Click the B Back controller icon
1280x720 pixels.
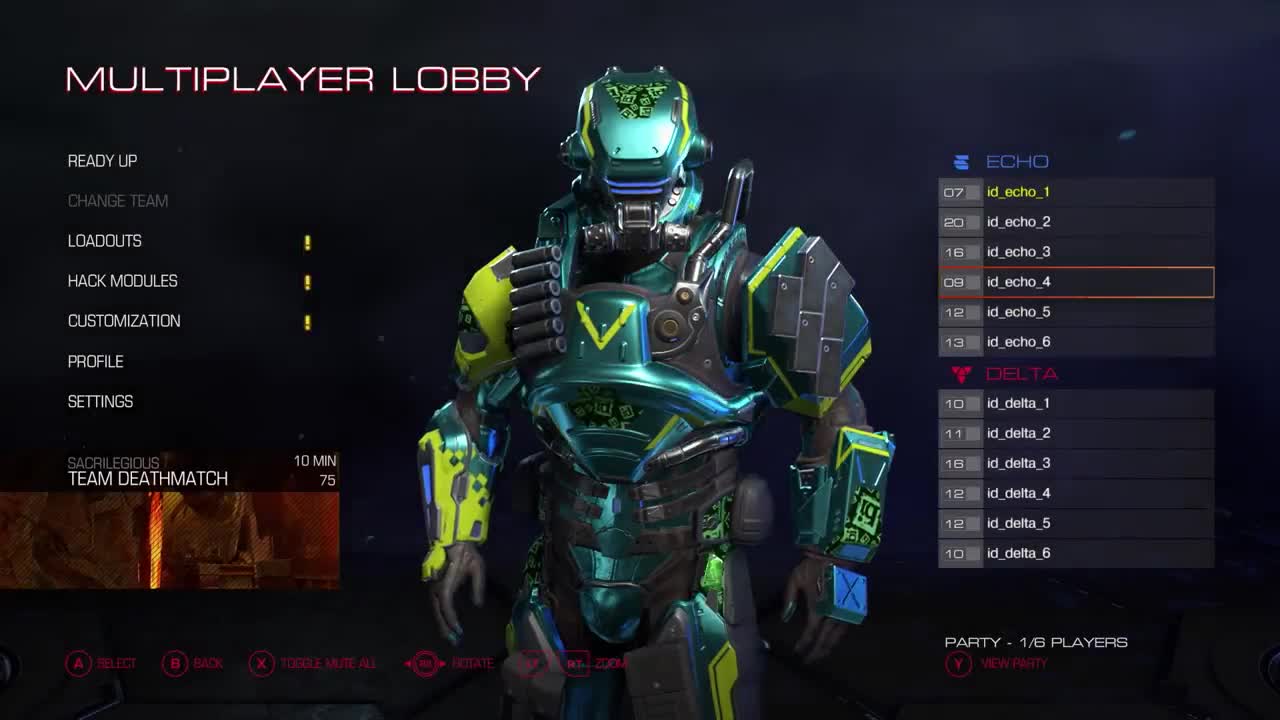[x=175, y=663]
